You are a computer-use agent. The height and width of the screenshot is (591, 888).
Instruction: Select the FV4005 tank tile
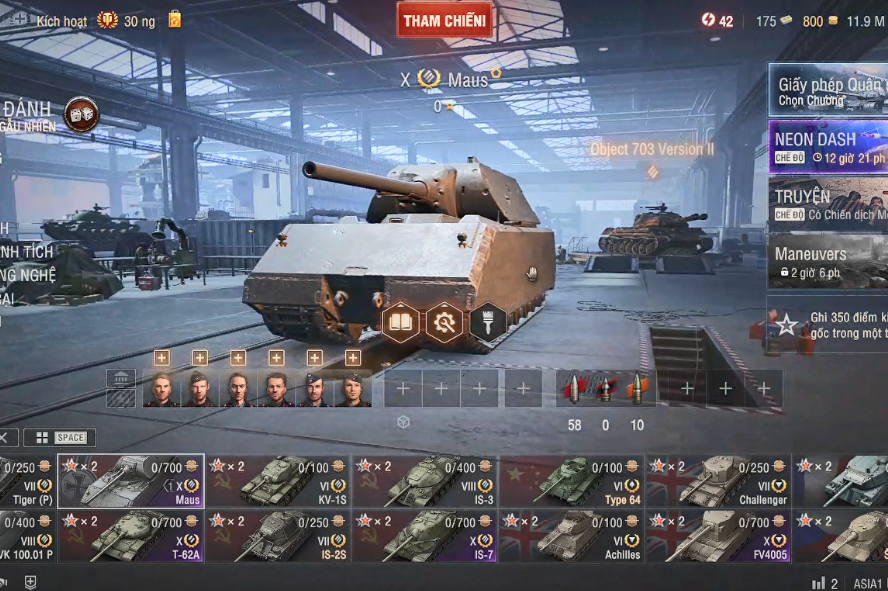point(718,535)
